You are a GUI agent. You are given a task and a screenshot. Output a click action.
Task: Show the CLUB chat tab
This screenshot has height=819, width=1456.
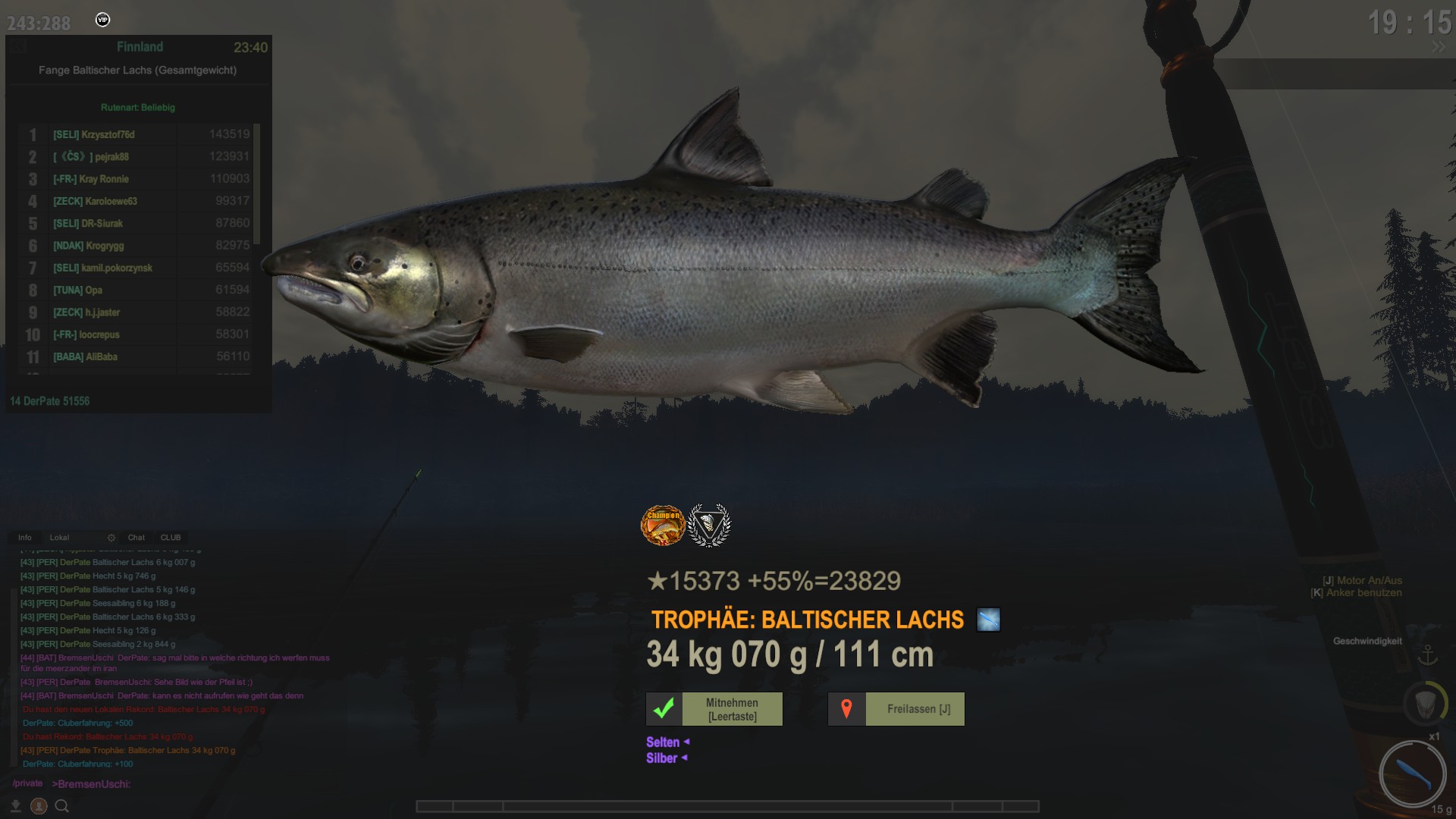(x=171, y=538)
